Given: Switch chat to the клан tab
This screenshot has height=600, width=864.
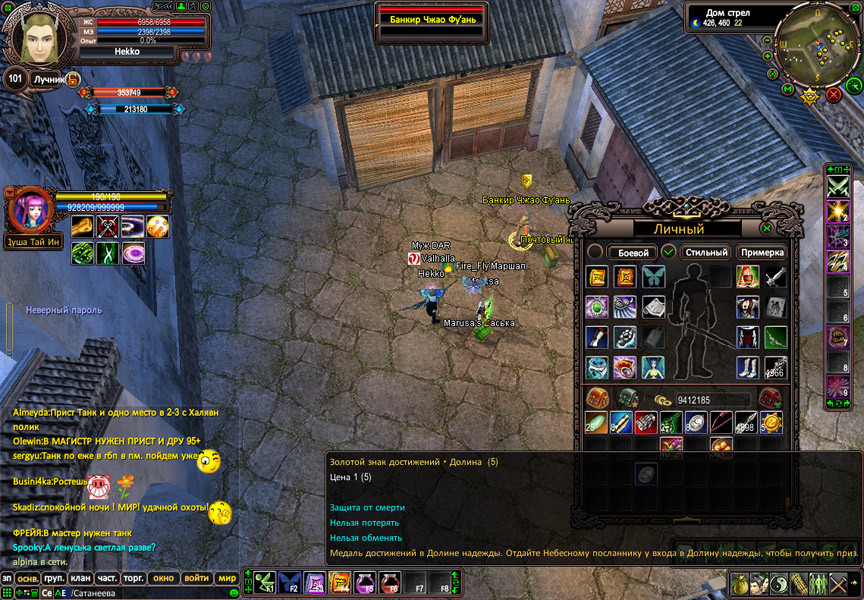Looking at the screenshot, I should [x=81, y=579].
